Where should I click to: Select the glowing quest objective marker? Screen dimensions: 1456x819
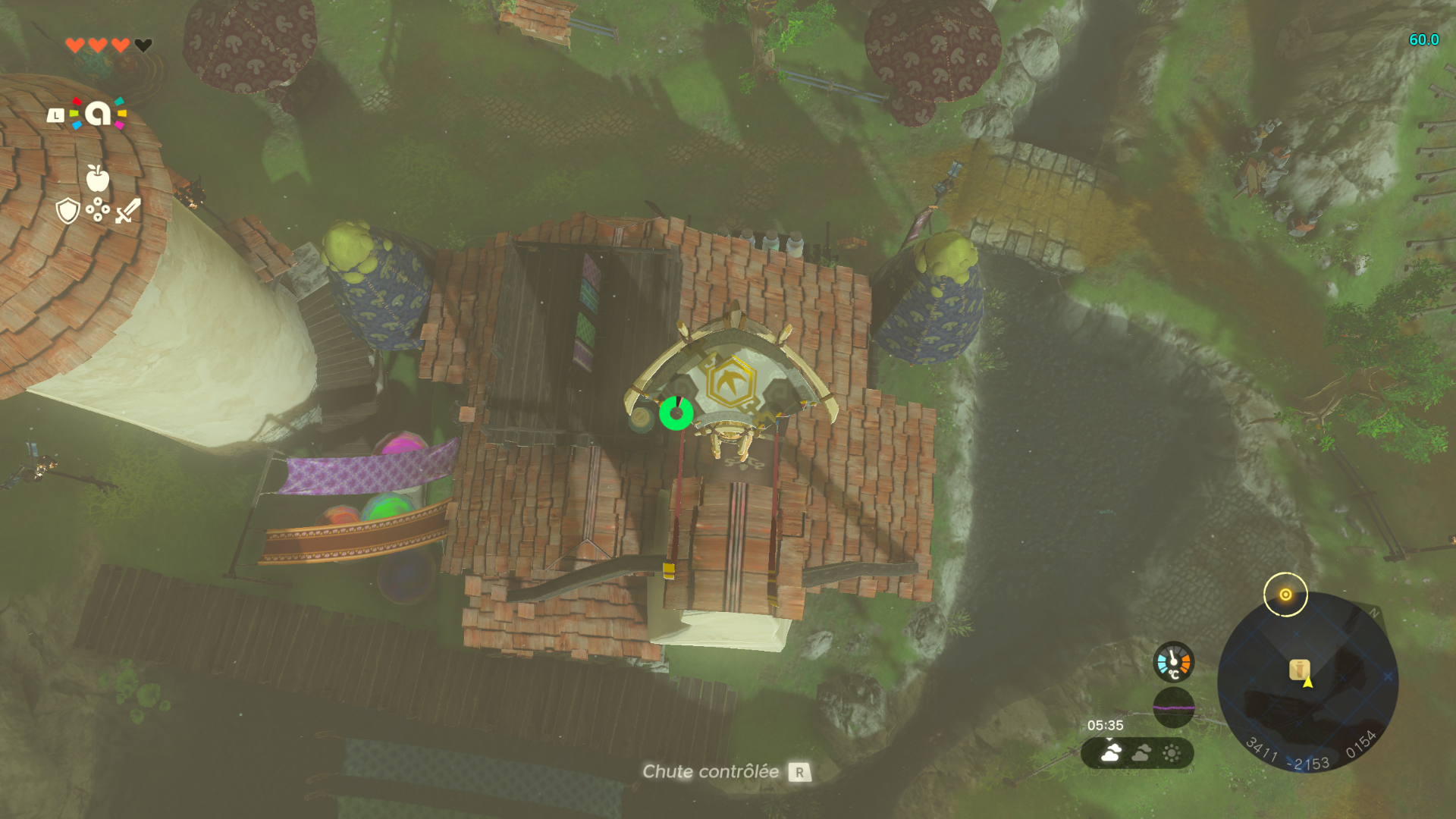click(x=1285, y=595)
